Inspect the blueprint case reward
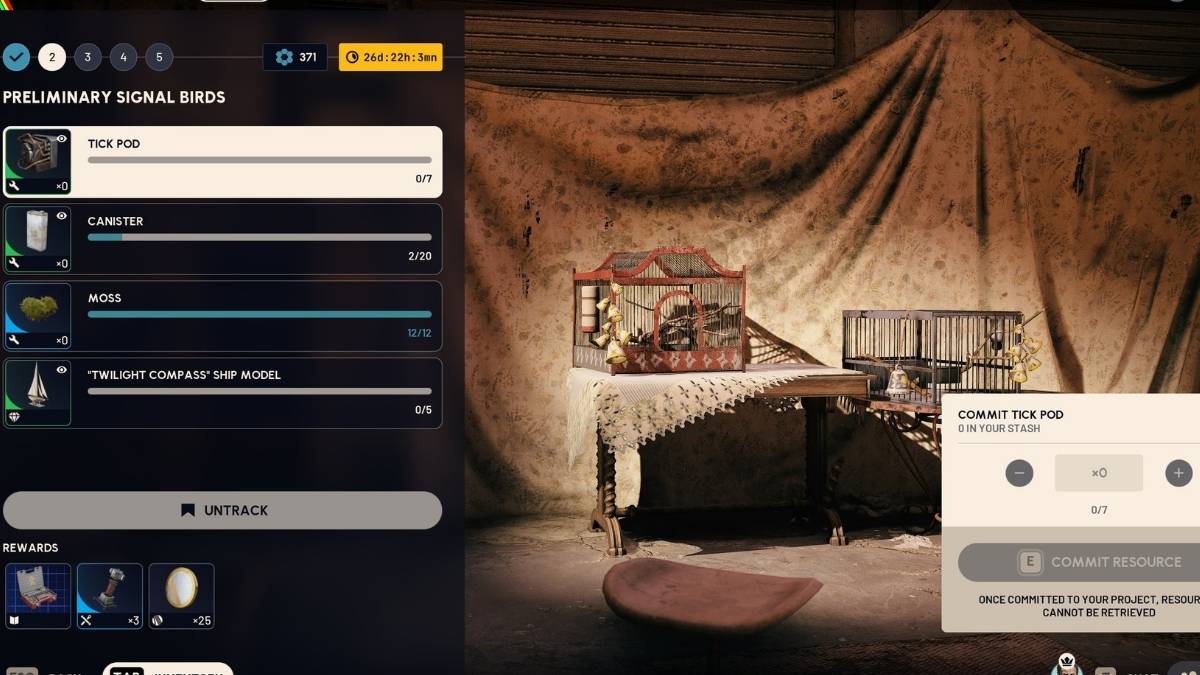Screen dimensions: 1200x675 pos(38,596)
